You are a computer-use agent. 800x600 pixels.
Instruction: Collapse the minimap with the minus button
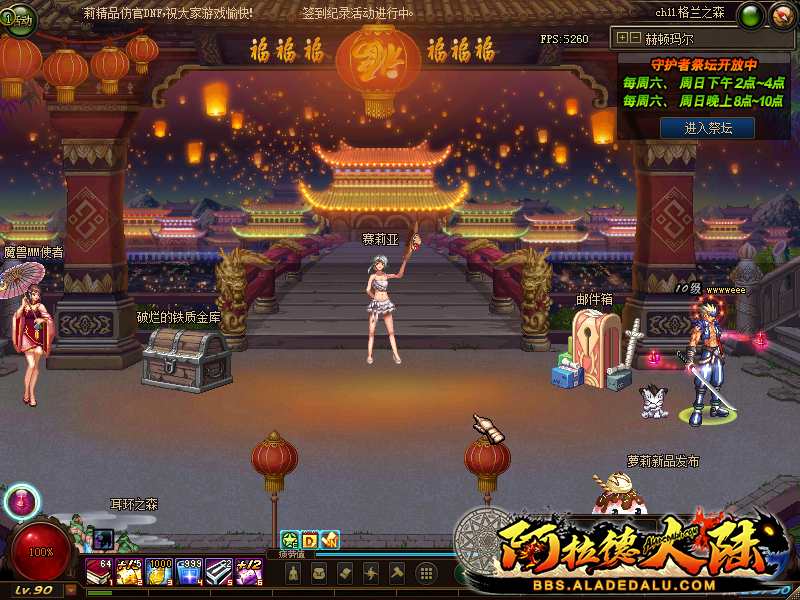click(635, 38)
